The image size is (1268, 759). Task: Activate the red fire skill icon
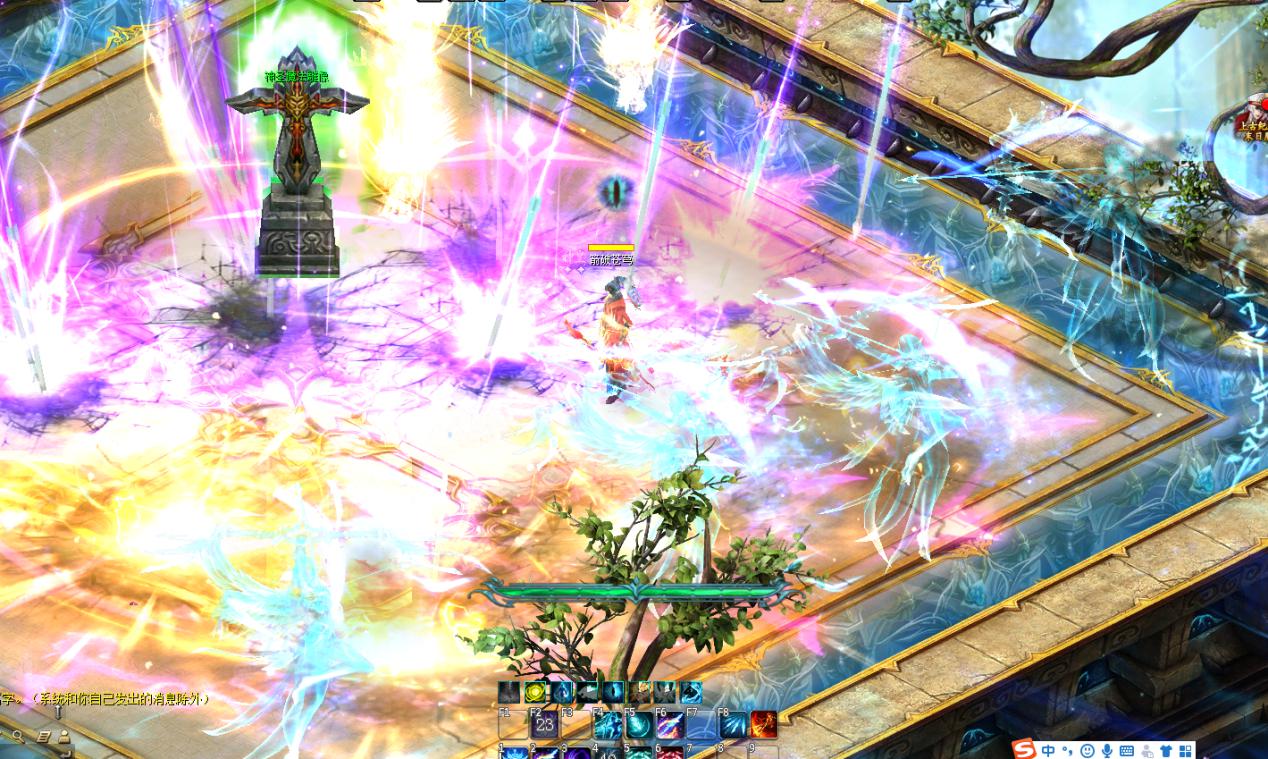tap(764, 725)
